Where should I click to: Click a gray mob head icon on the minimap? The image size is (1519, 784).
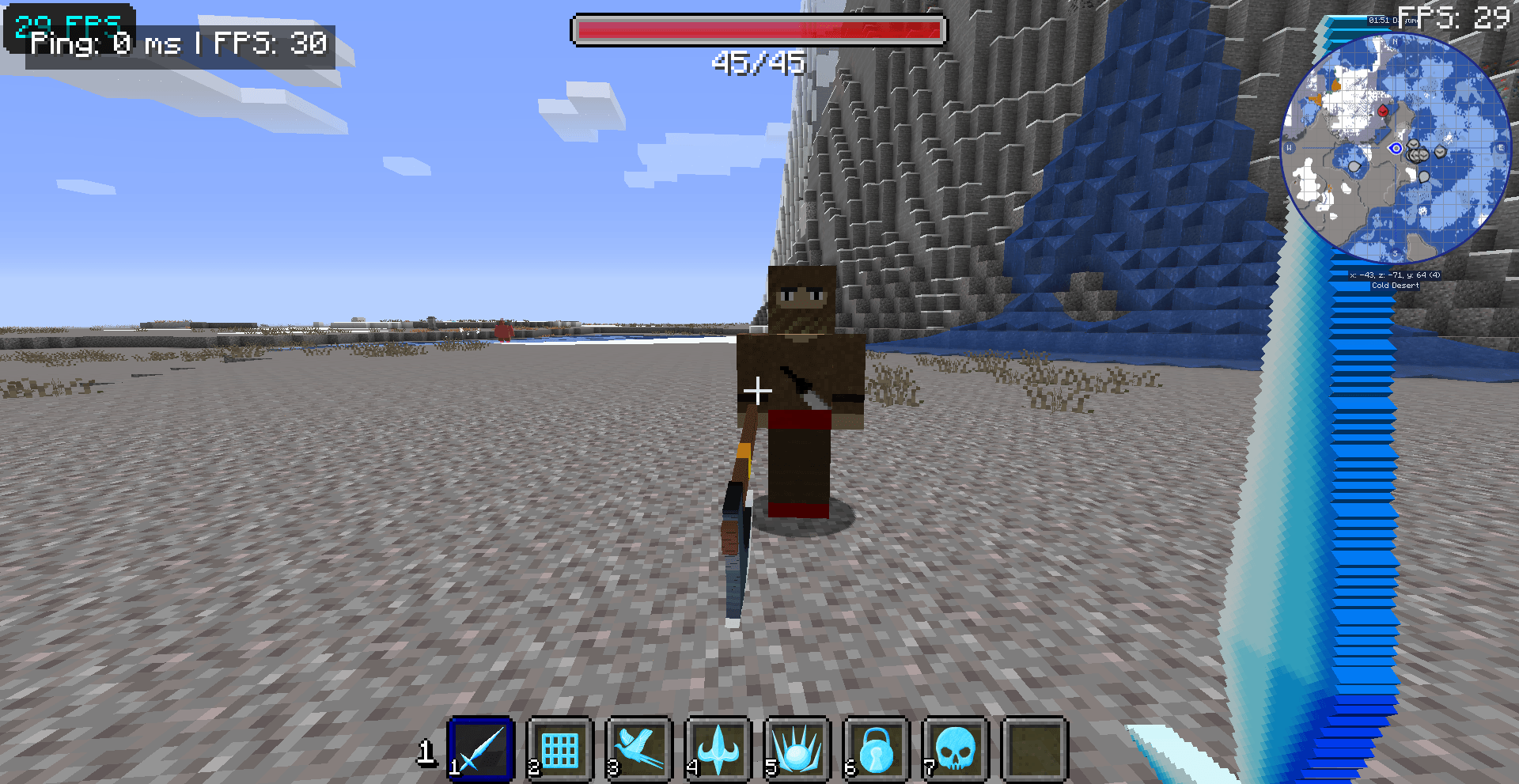(1440, 151)
